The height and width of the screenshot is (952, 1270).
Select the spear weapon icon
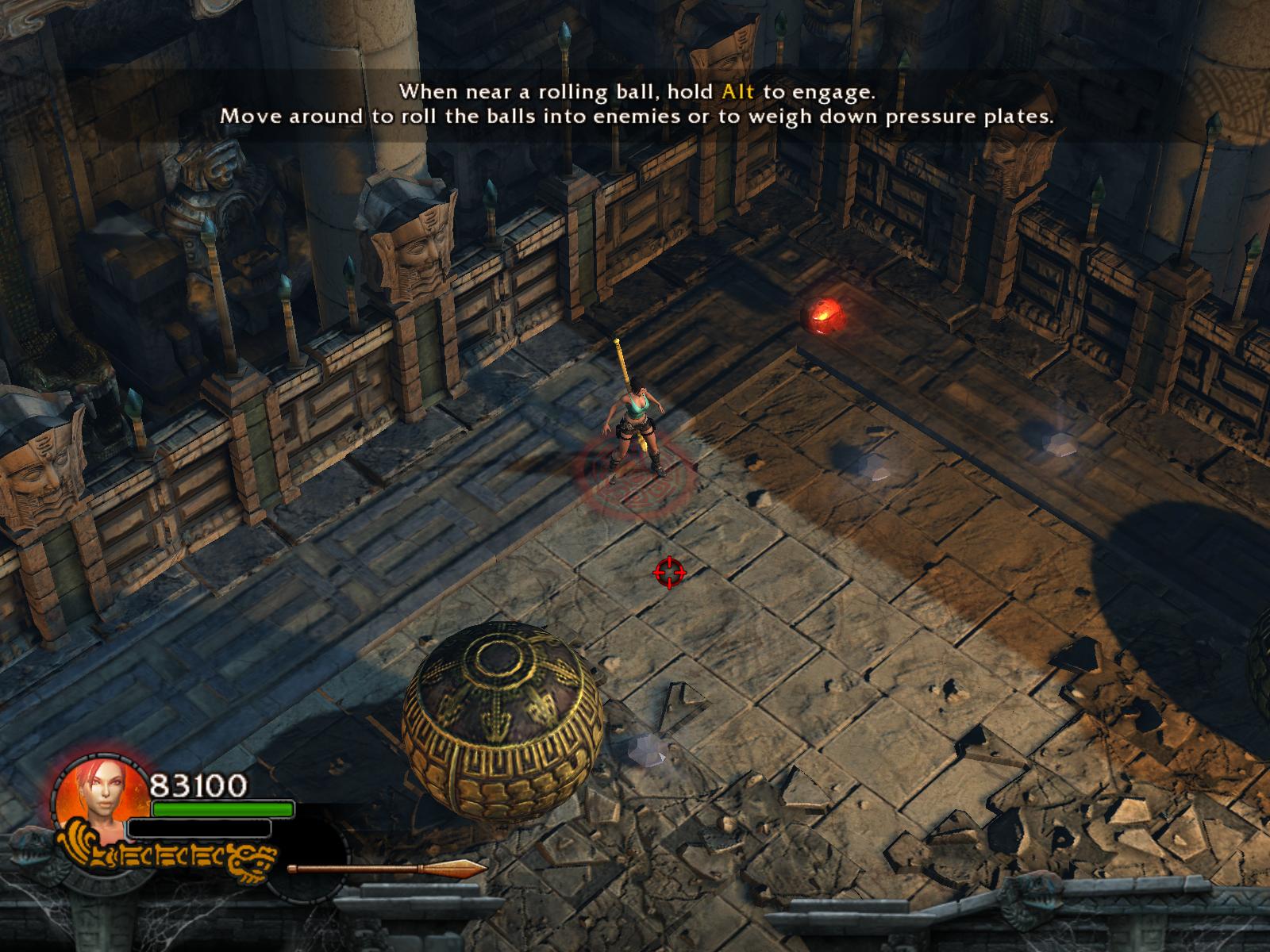pyautogui.click(x=387, y=869)
